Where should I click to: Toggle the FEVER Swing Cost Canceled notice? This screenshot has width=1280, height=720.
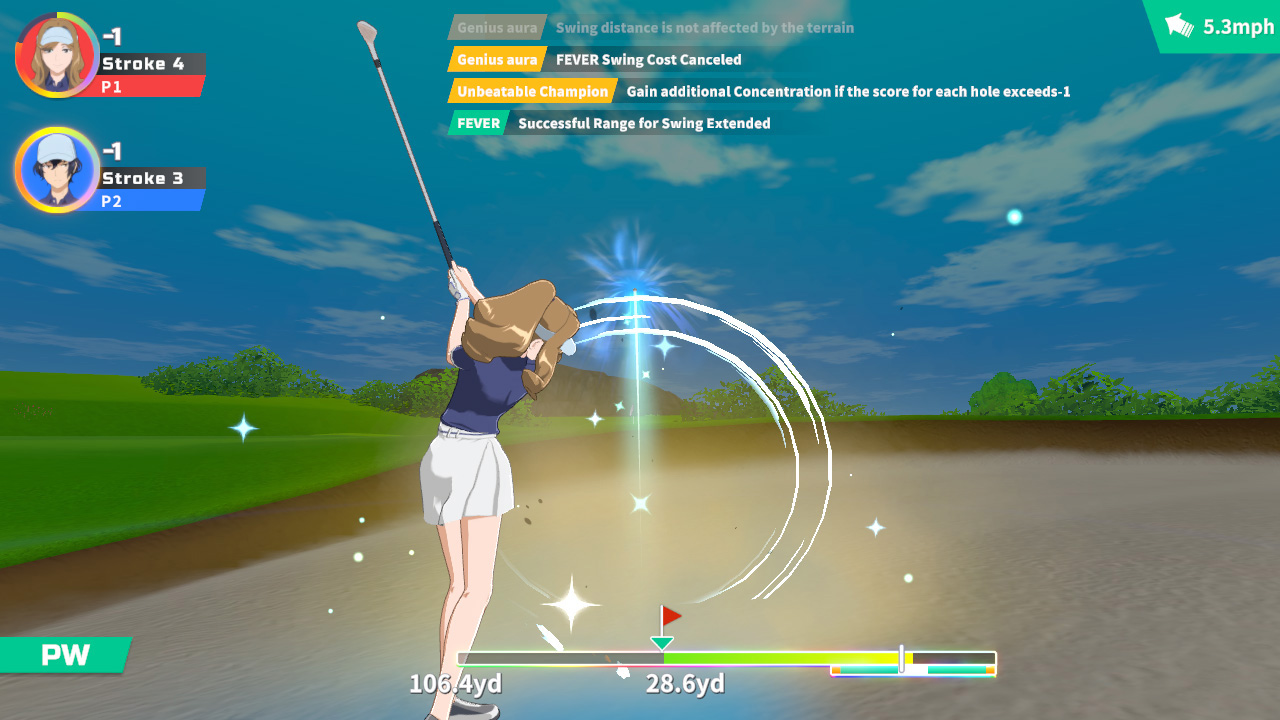pyautogui.click(x=645, y=59)
